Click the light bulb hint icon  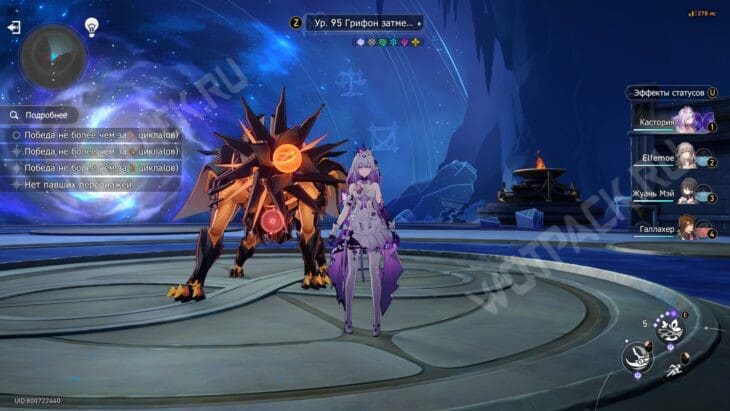91,27
